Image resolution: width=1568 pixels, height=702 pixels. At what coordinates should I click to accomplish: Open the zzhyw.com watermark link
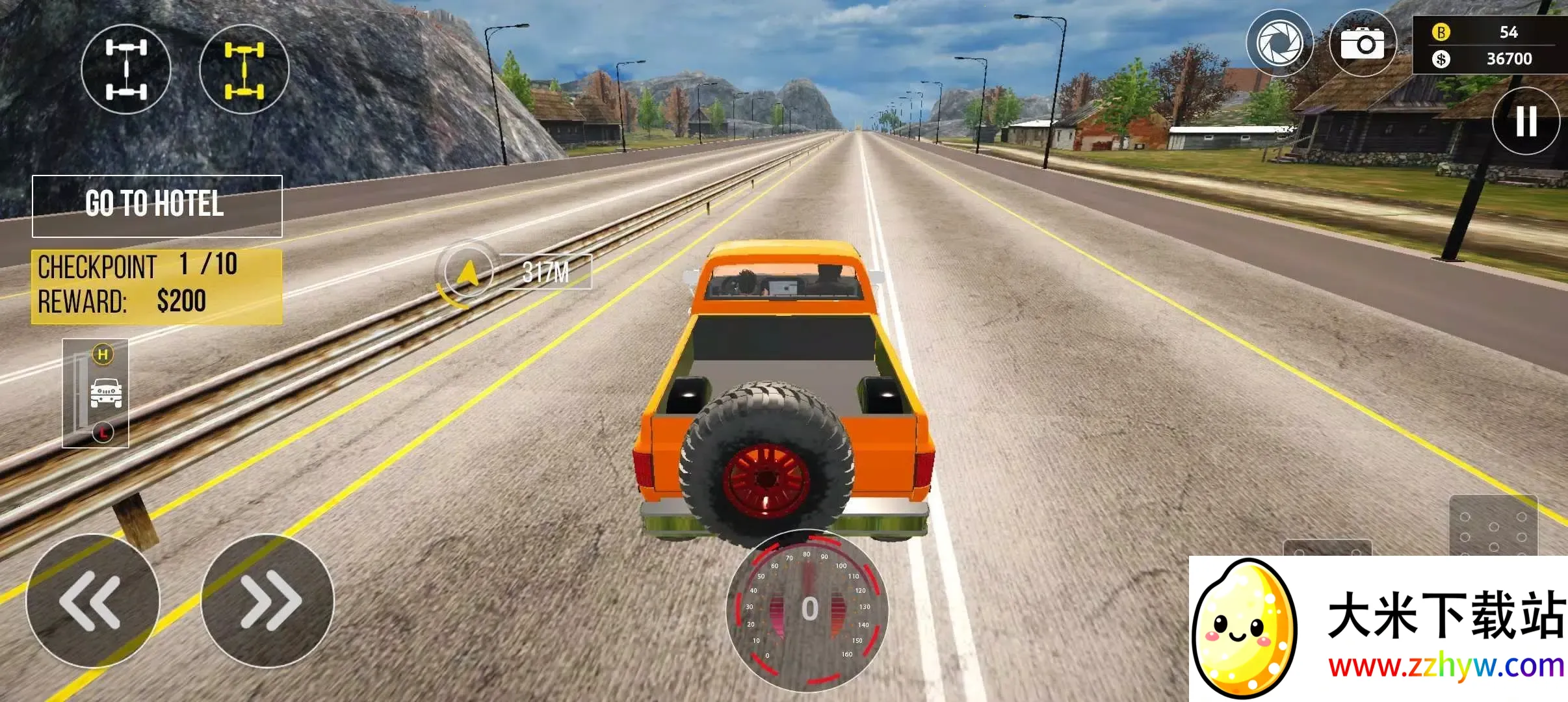(1444, 667)
